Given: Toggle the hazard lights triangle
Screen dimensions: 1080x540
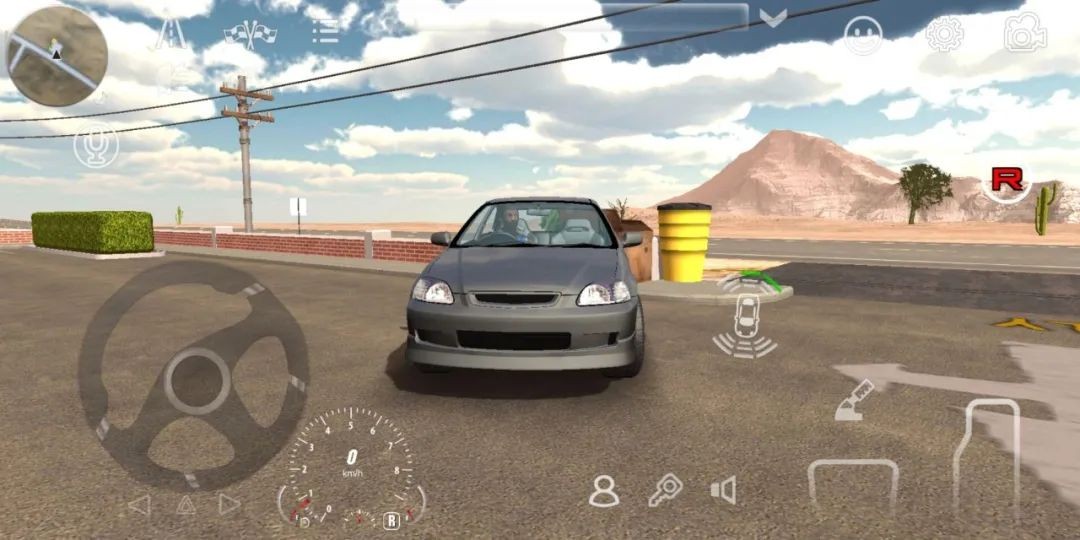Looking at the screenshot, I should click(x=186, y=505).
